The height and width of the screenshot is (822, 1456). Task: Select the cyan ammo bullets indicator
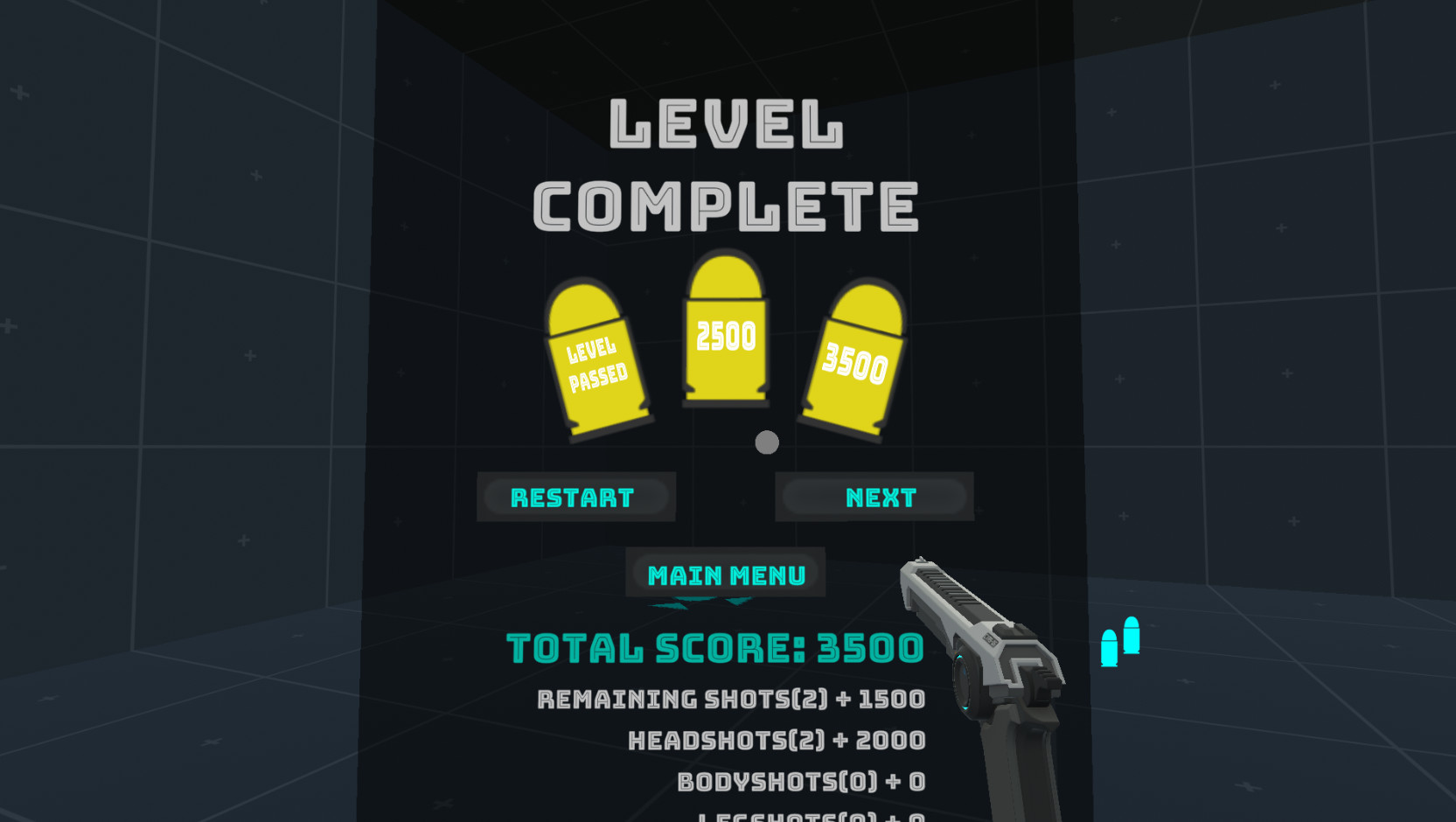click(x=1119, y=643)
